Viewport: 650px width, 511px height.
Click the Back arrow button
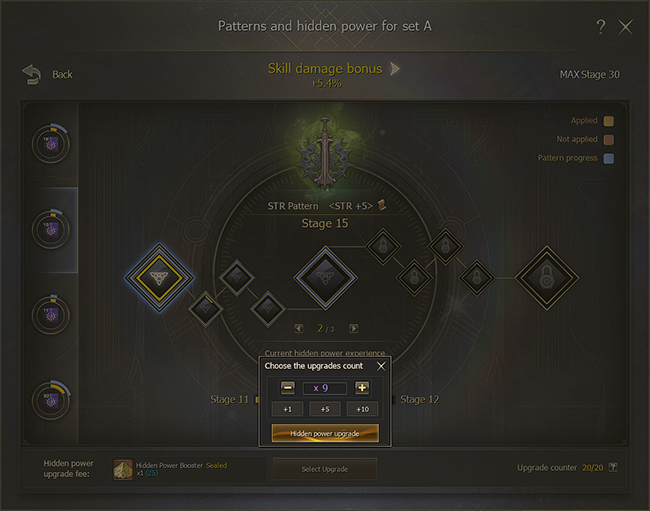[33, 74]
